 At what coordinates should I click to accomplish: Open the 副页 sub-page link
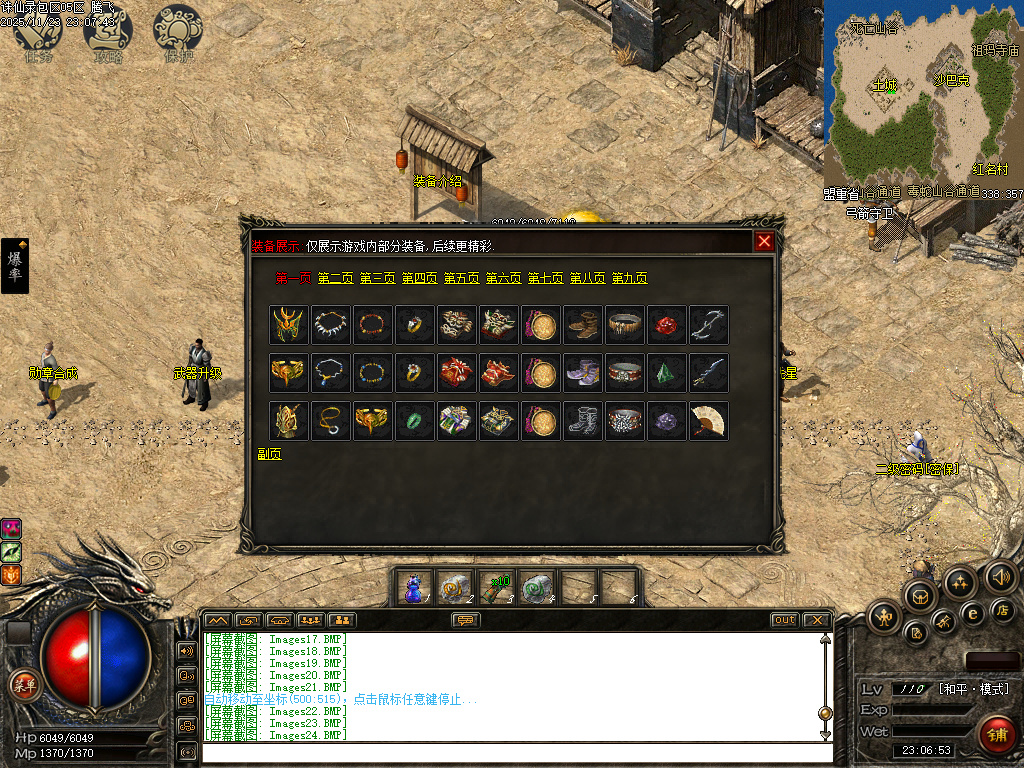point(269,453)
